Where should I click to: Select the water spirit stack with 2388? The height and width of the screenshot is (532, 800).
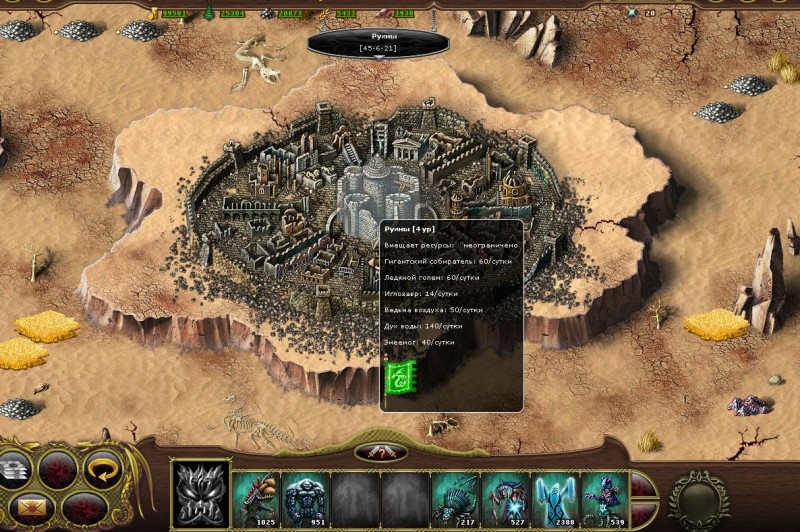(x=556, y=495)
